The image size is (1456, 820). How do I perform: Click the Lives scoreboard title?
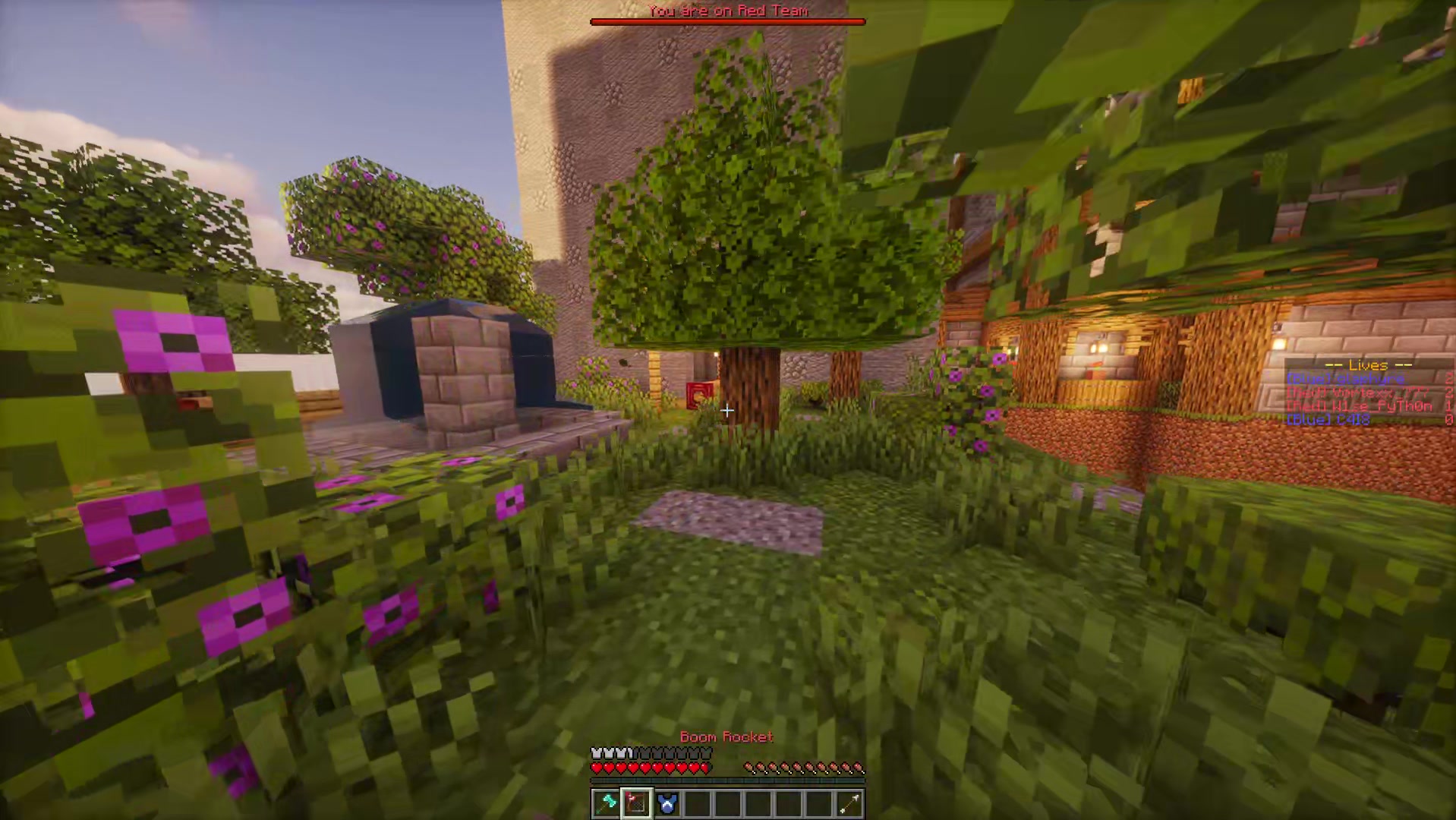click(x=1370, y=365)
